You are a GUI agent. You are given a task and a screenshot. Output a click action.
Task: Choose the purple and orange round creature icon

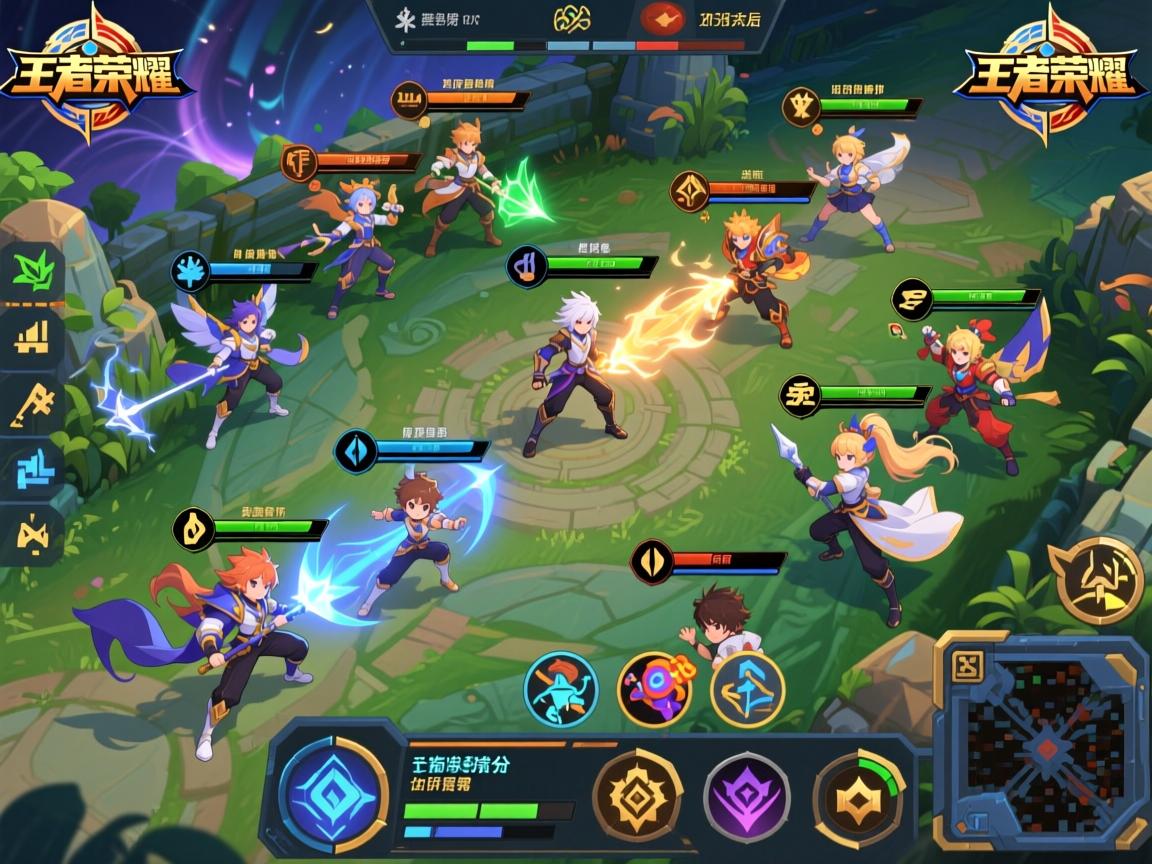[654, 689]
